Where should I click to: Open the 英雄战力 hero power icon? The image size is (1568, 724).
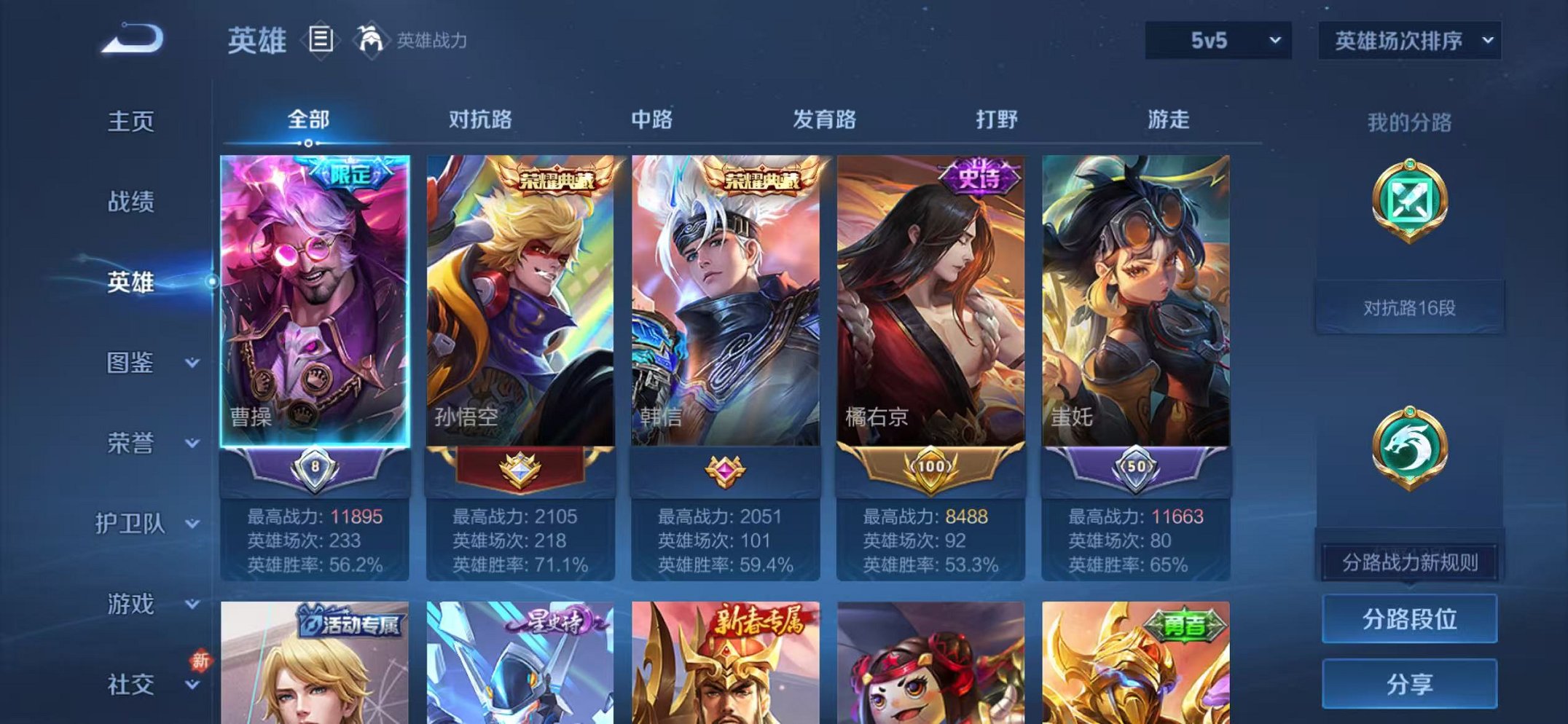click(372, 39)
